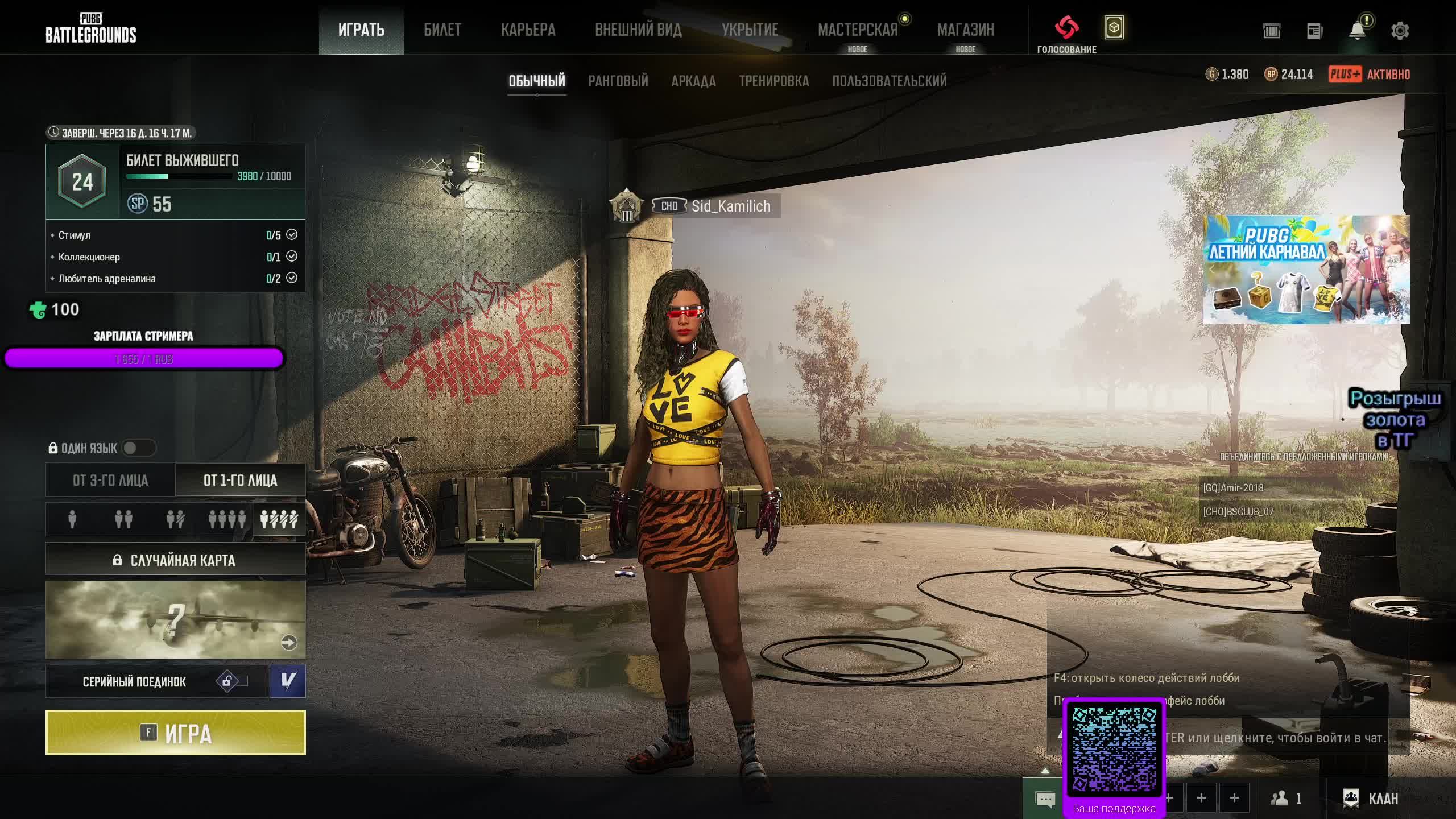Open the СЛУЧАЙНАЯ КАРТА map selection
The height and width of the screenshot is (819, 1456).
175,560
